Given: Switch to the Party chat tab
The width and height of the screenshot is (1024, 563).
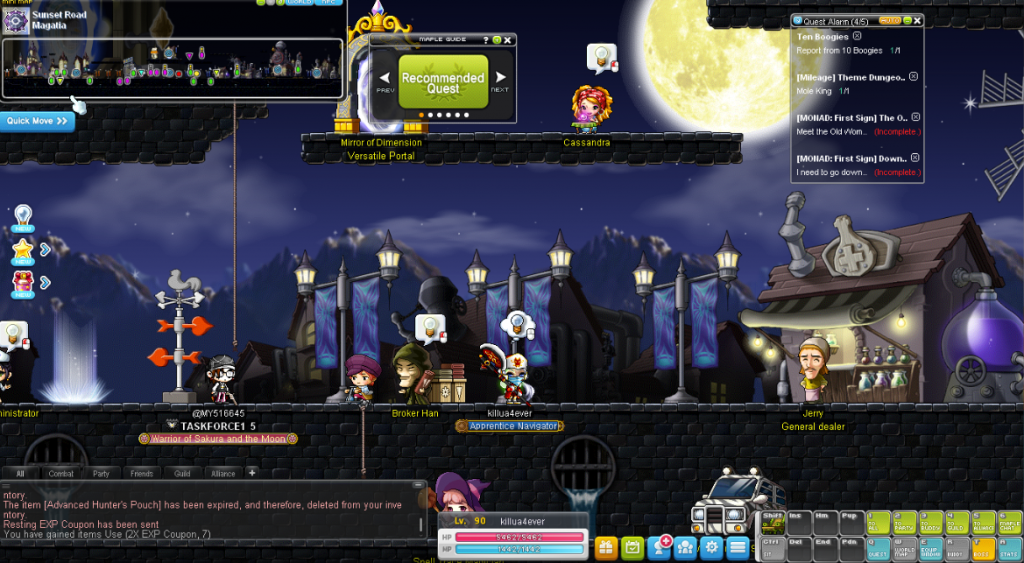Looking at the screenshot, I should click(101, 473).
